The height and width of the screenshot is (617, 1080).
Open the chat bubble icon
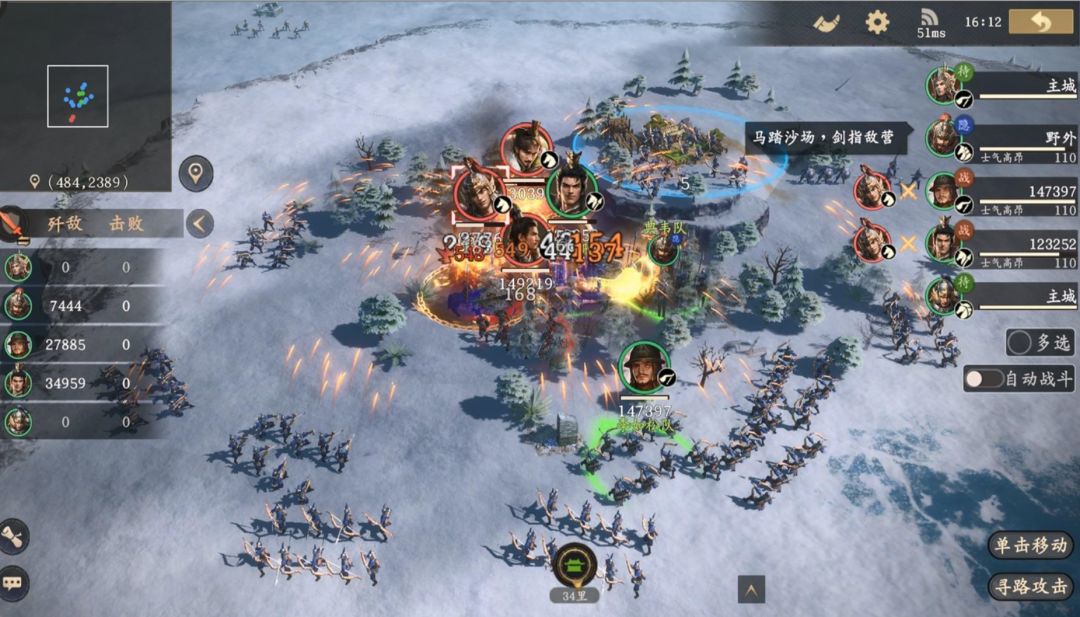(14, 580)
